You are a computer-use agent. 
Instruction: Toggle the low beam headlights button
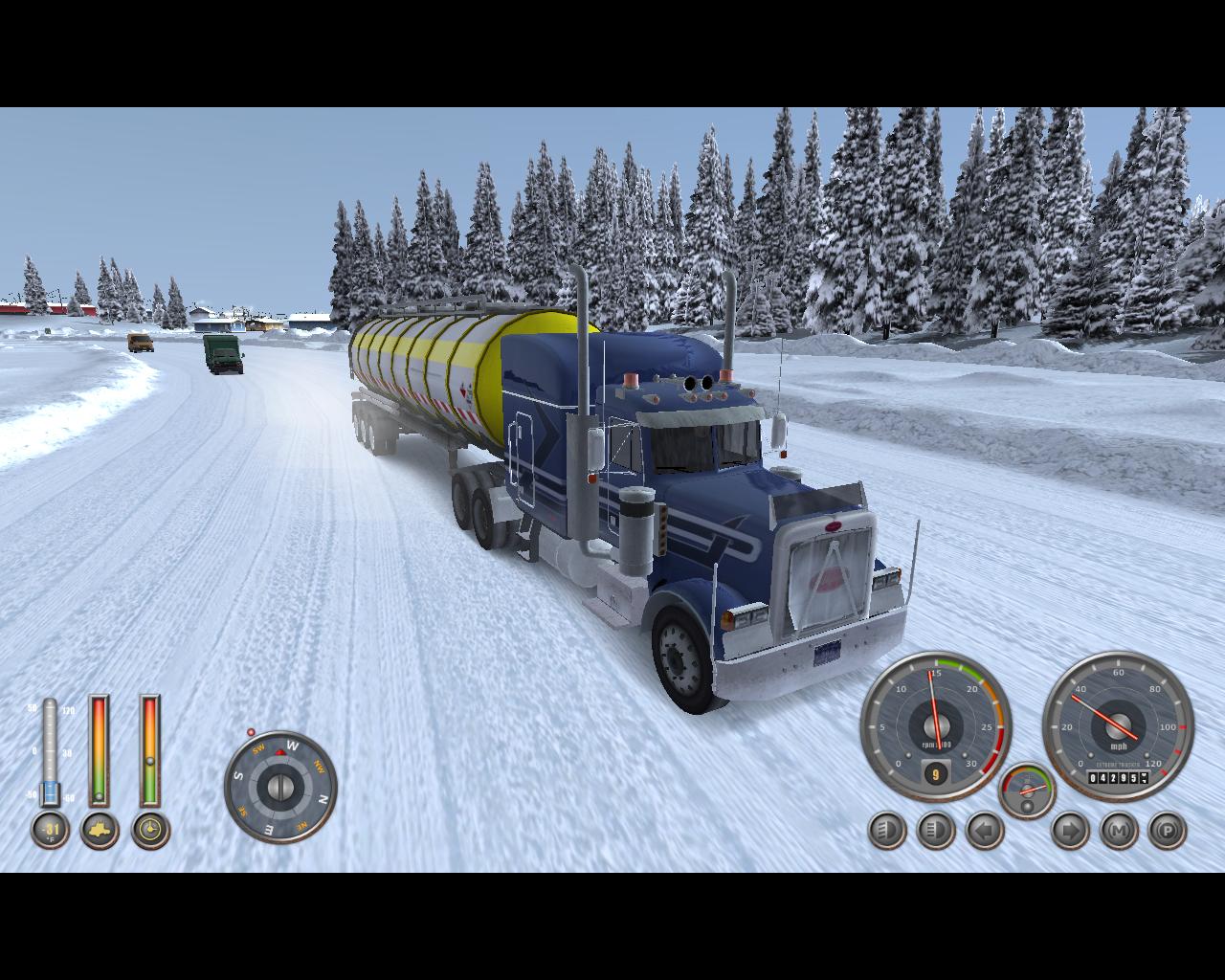coord(887,830)
